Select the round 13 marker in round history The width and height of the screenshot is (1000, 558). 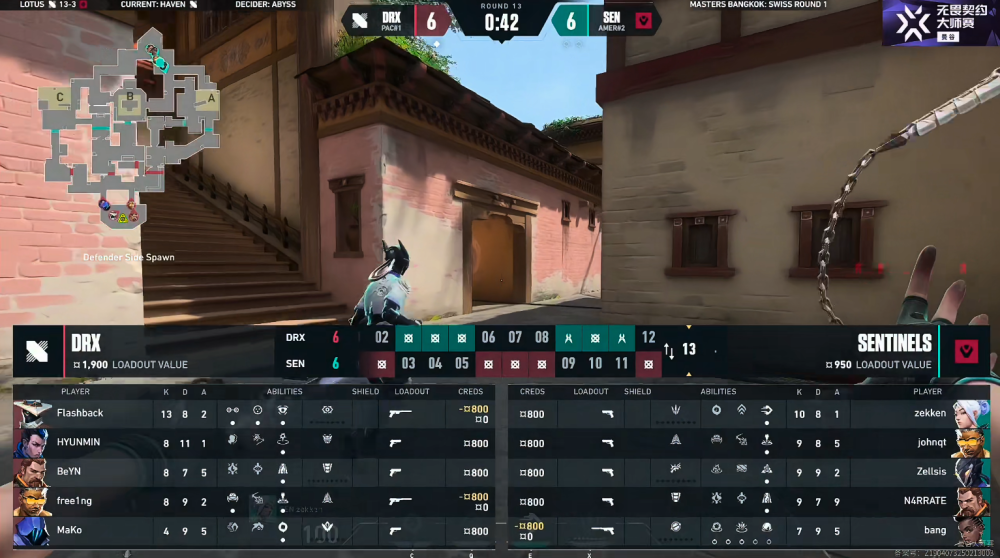688,350
